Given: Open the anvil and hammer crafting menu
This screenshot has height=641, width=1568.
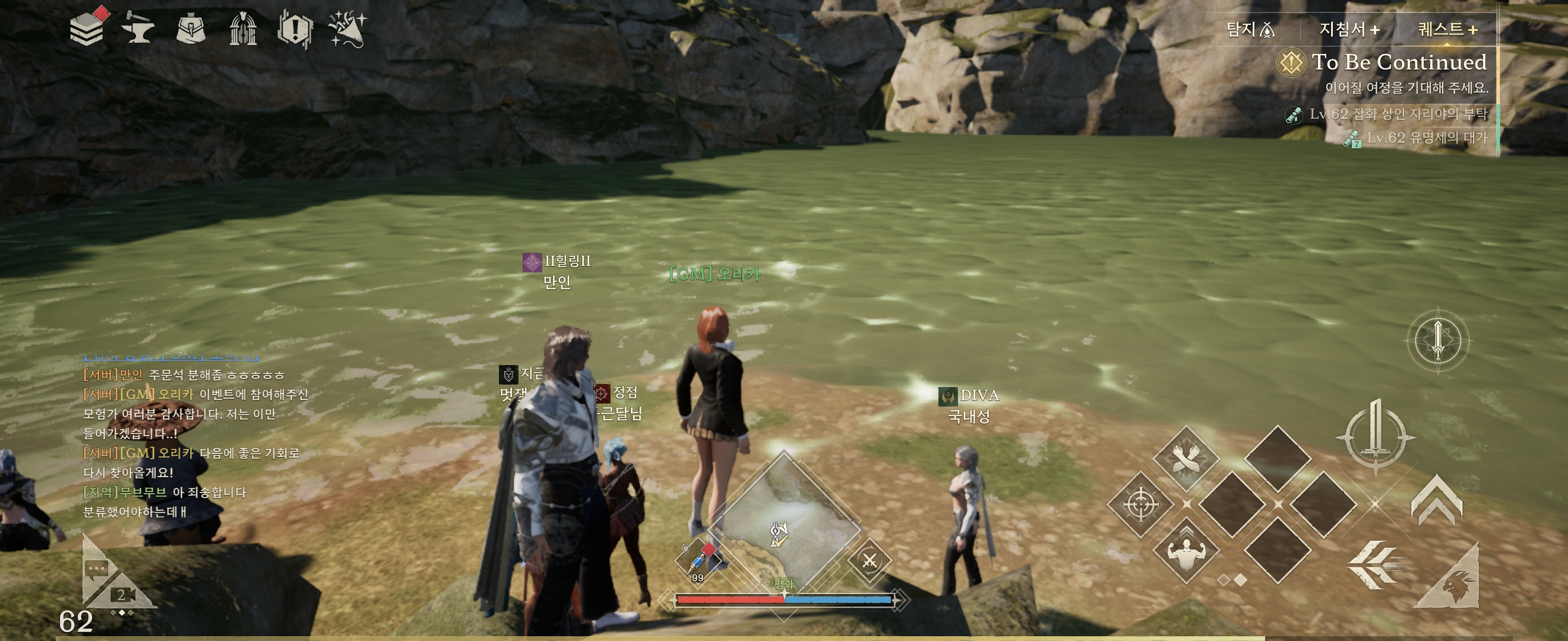Looking at the screenshot, I should click(138, 28).
